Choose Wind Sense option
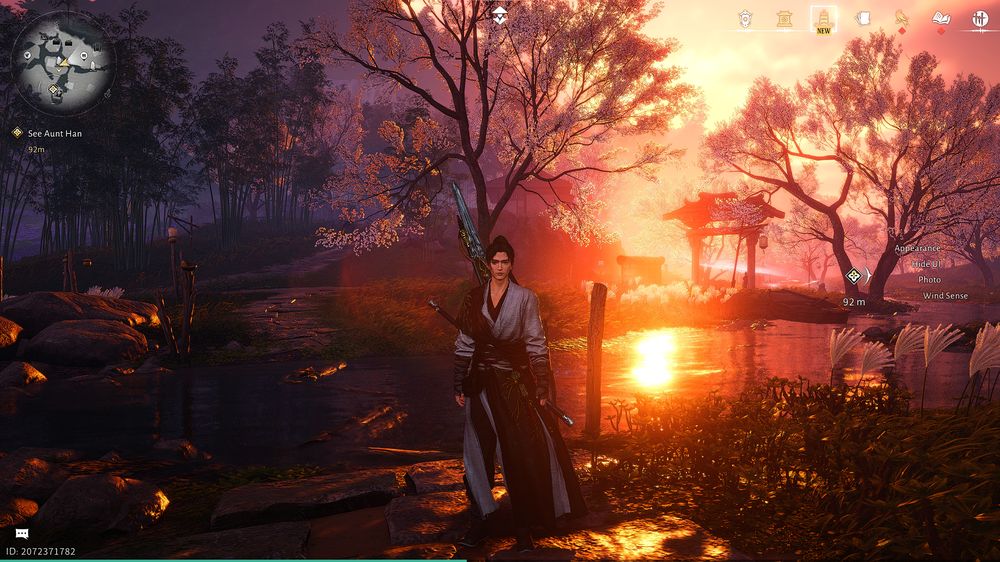The height and width of the screenshot is (562, 1000). point(944,296)
